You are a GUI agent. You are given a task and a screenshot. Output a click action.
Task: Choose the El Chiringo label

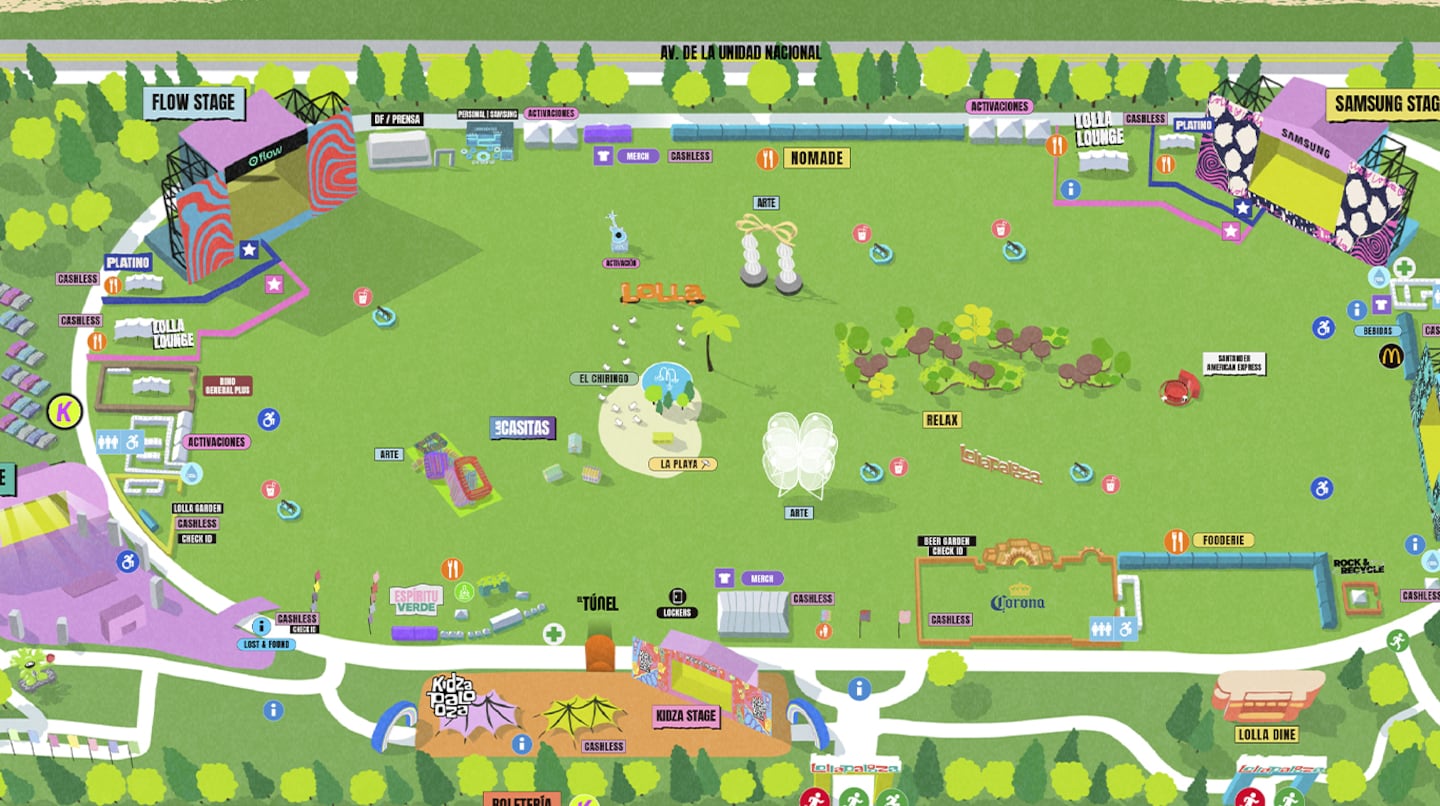point(604,379)
